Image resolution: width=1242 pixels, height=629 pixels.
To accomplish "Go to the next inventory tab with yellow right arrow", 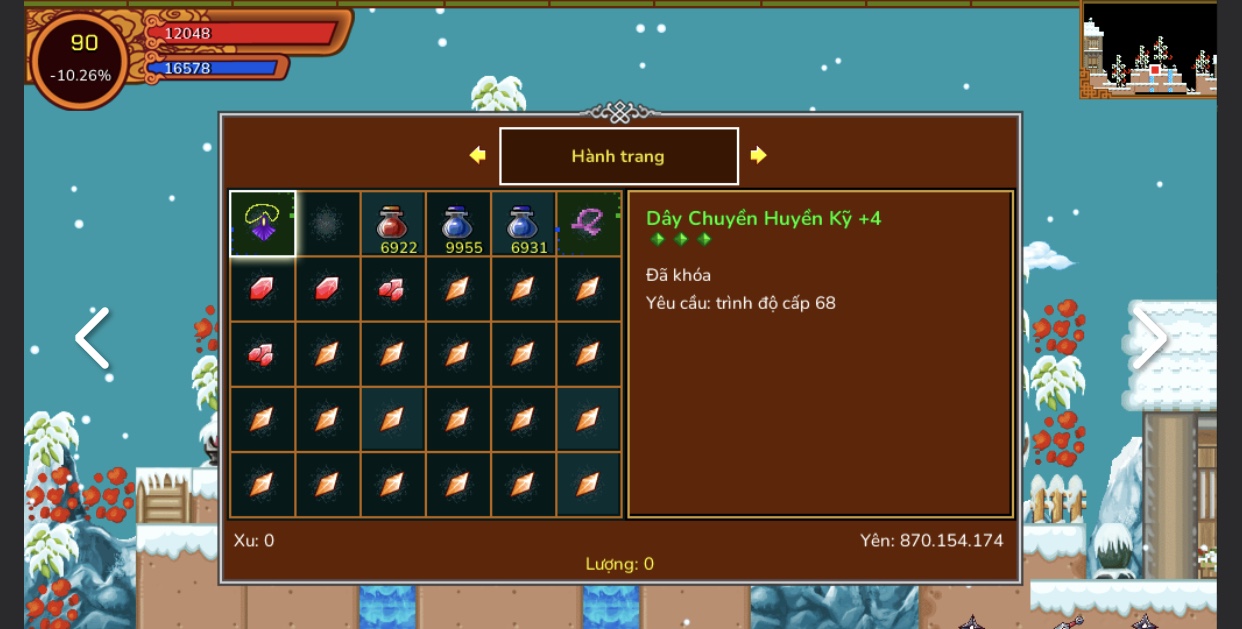I will 759,155.
